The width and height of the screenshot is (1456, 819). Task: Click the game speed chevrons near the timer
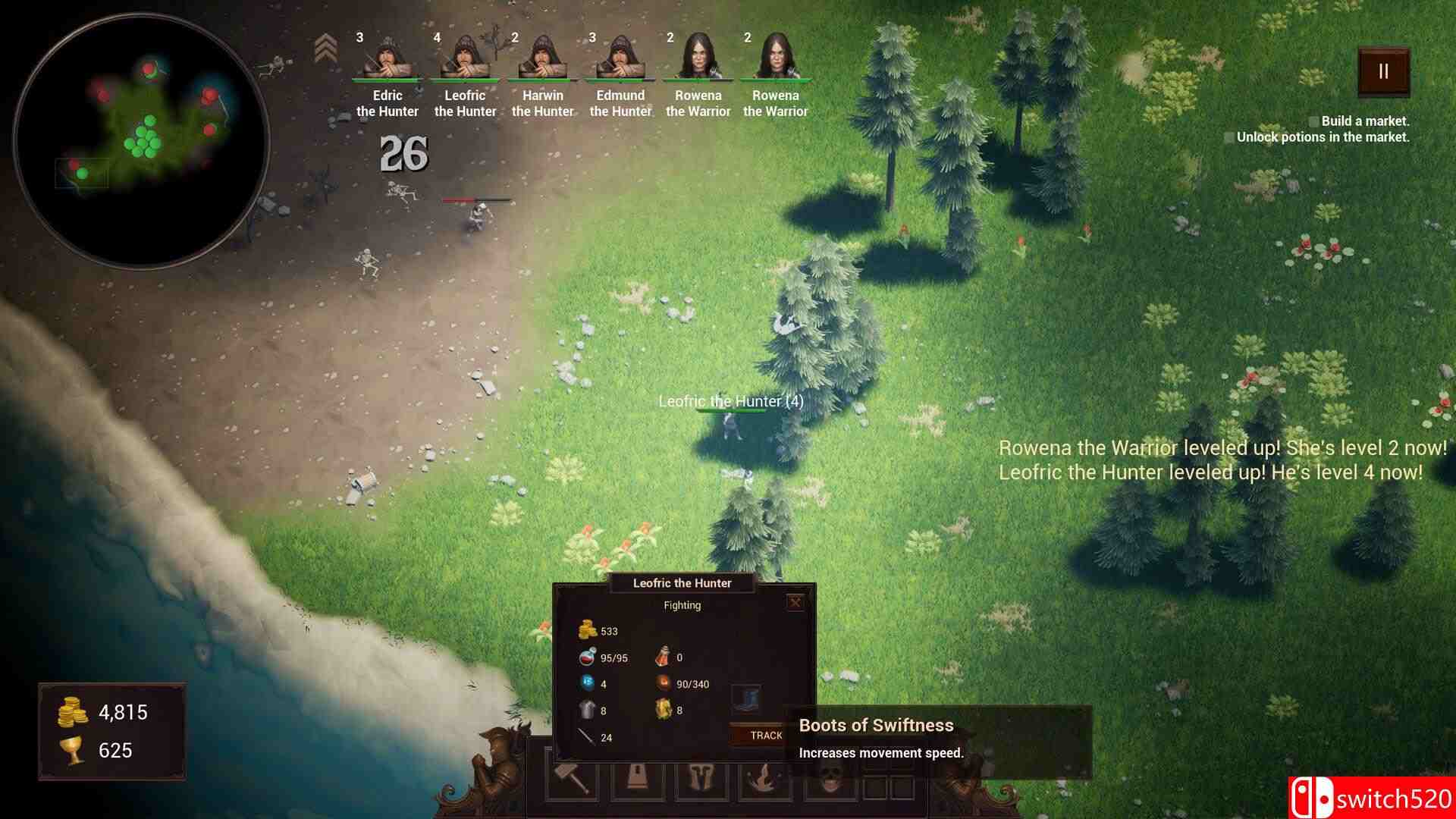pos(326,47)
